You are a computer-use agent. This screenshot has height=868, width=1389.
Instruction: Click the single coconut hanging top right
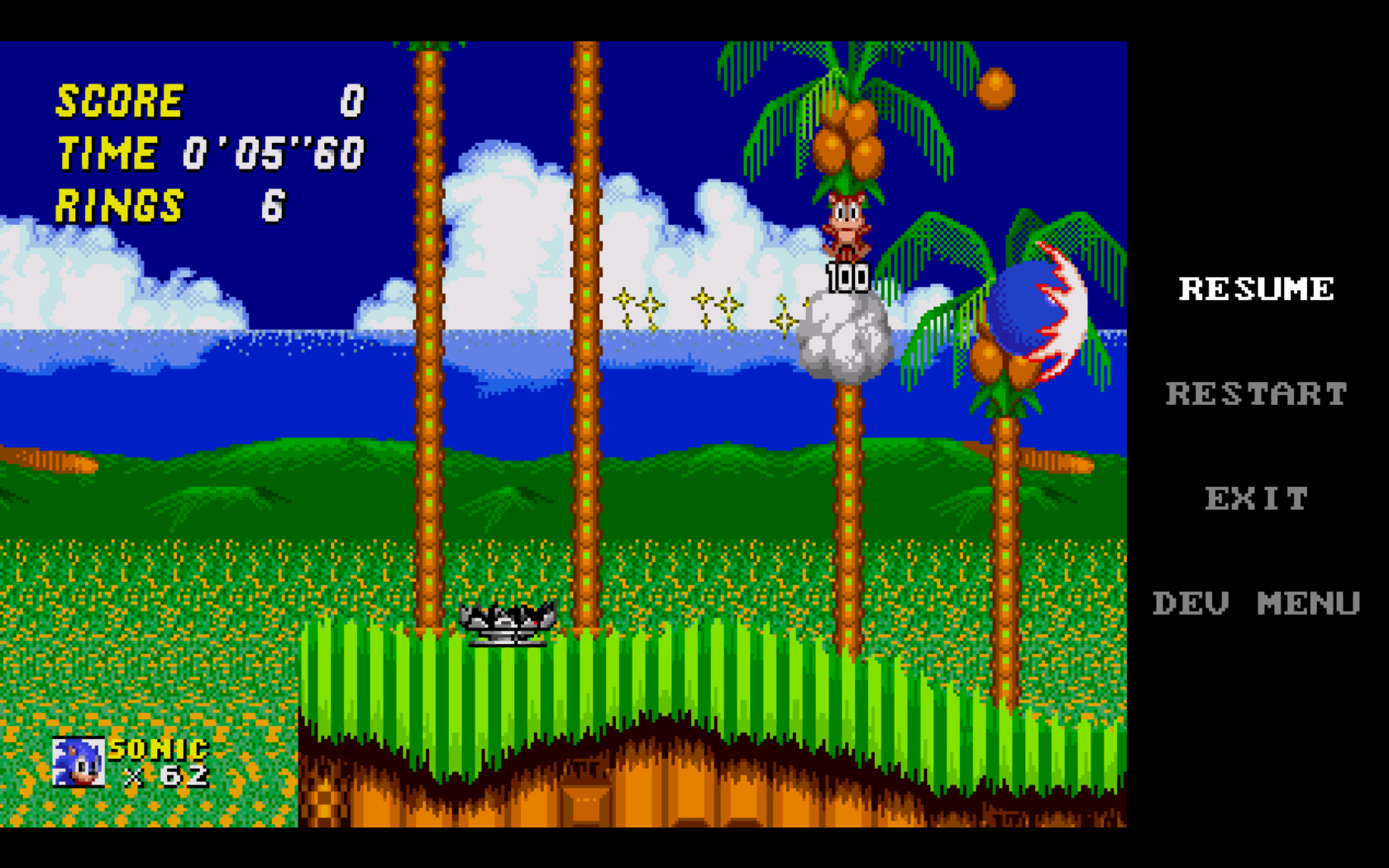(996, 87)
